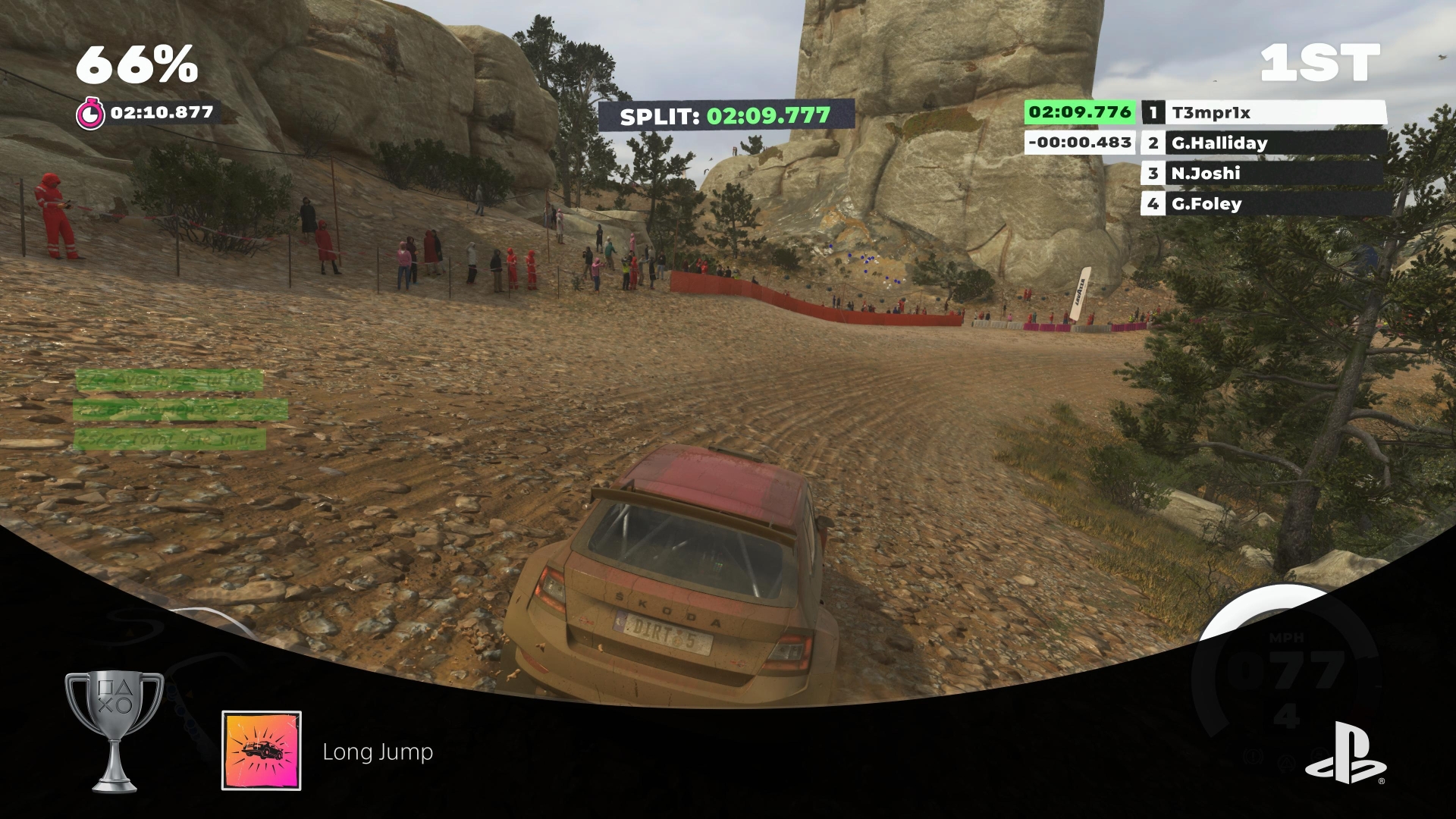
Task: Click the silver trophy icon
Action: pos(114,732)
